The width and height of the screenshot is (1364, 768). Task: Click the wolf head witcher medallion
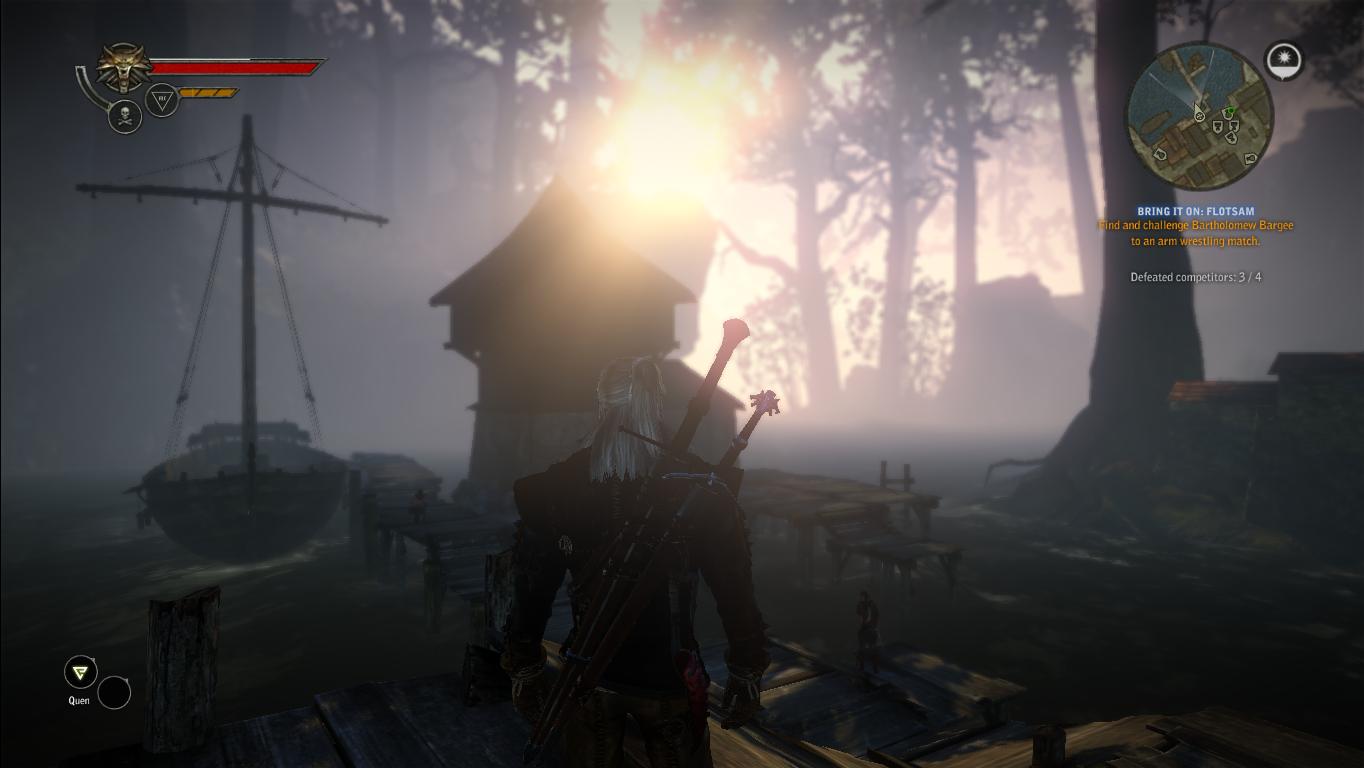point(124,68)
